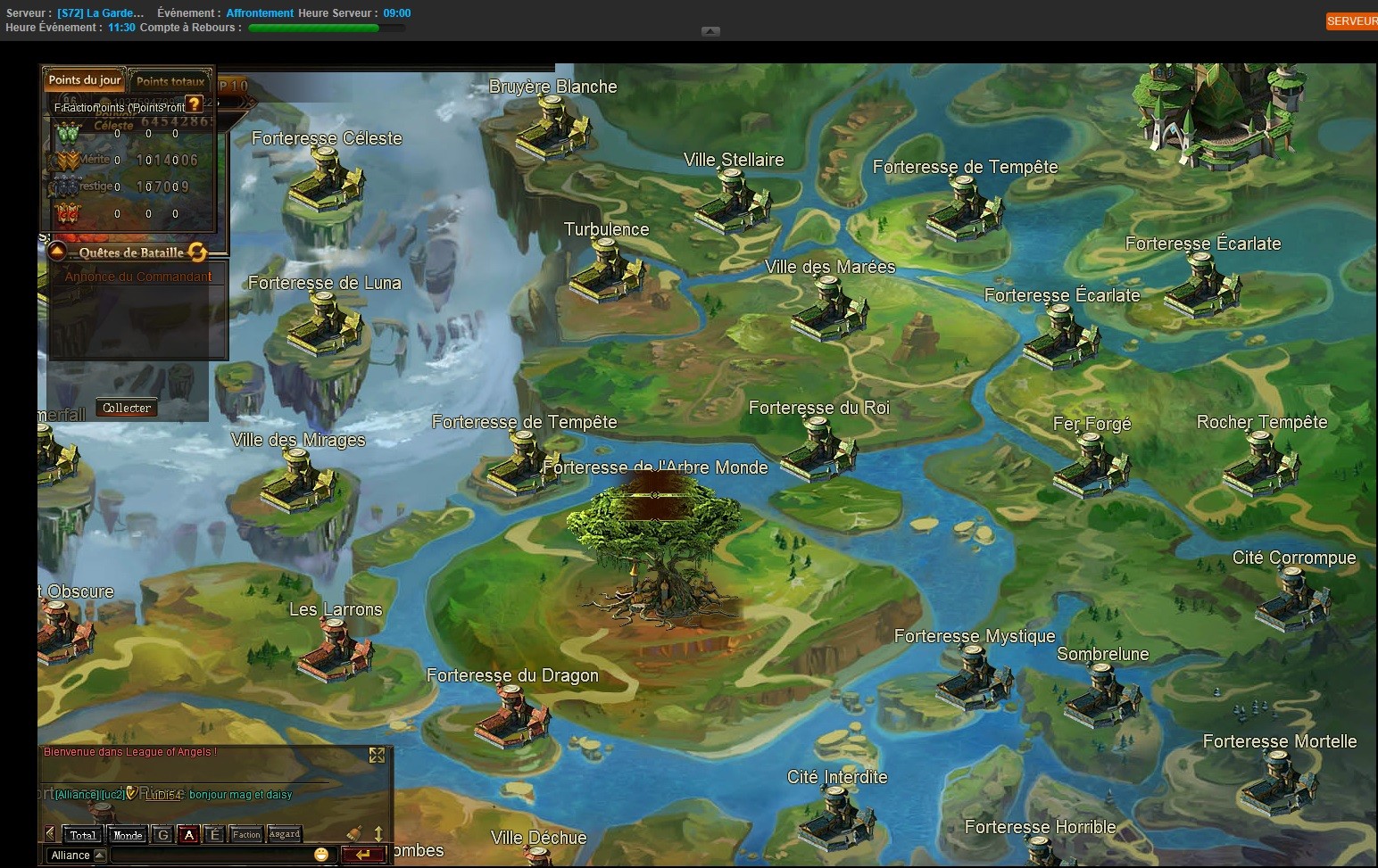The height and width of the screenshot is (868, 1378).
Task: Click the orange SERVEUR button
Action: (1351, 21)
